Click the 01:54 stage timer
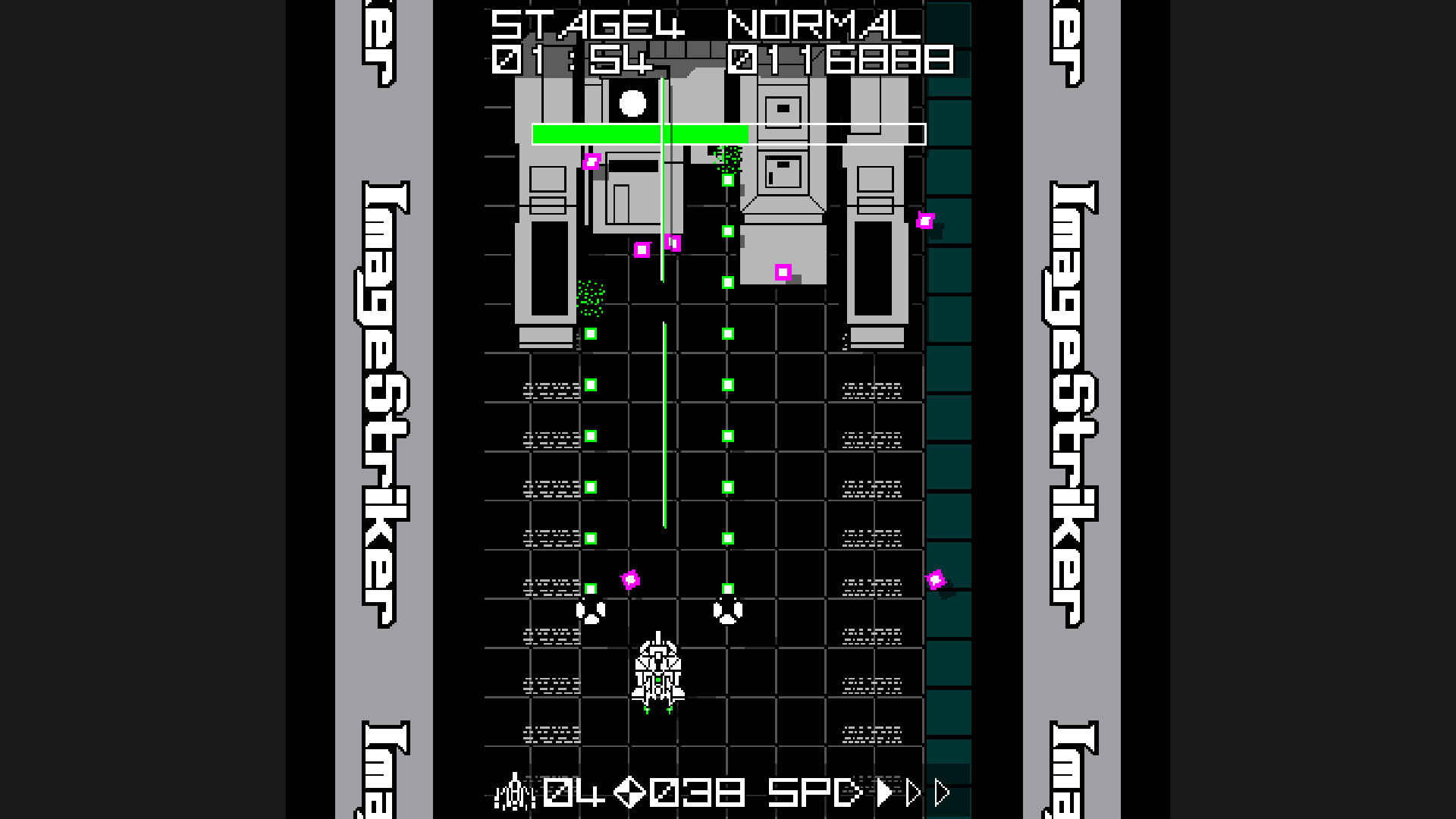1456x819 pixels. 573,62
